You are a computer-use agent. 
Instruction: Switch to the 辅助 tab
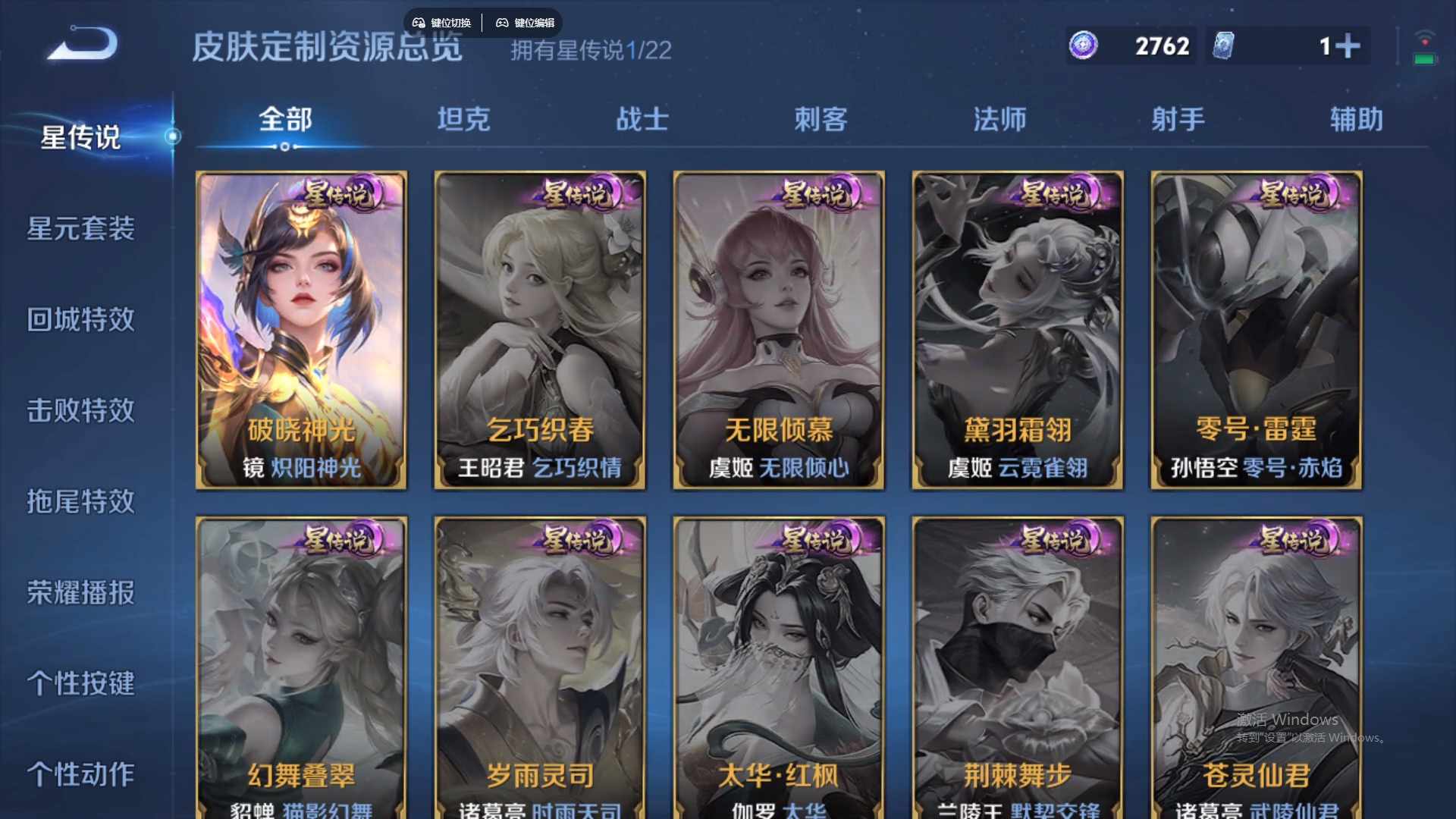click(1354, 120)
